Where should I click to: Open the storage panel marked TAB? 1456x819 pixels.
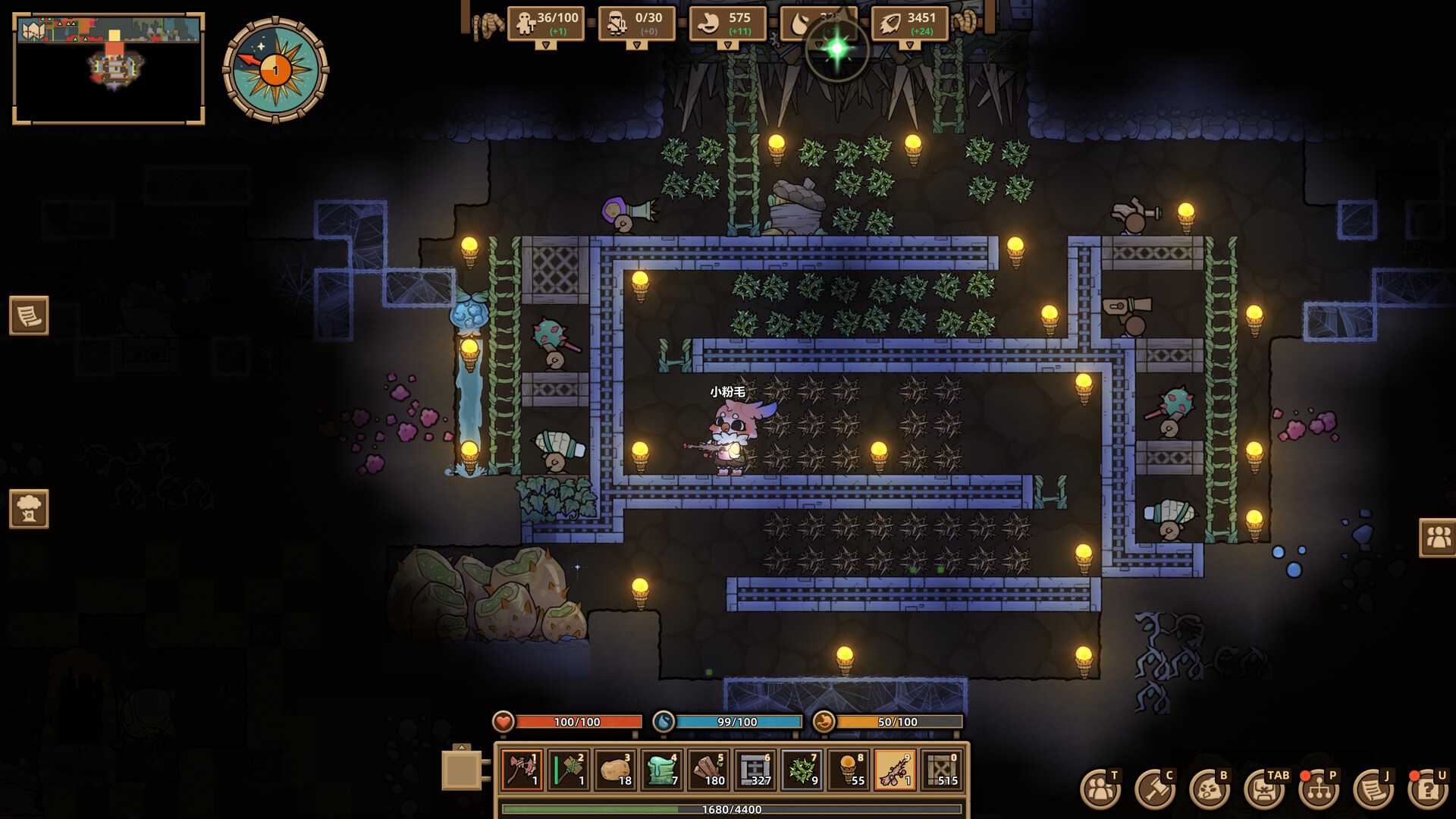[x=1263, y=789]
